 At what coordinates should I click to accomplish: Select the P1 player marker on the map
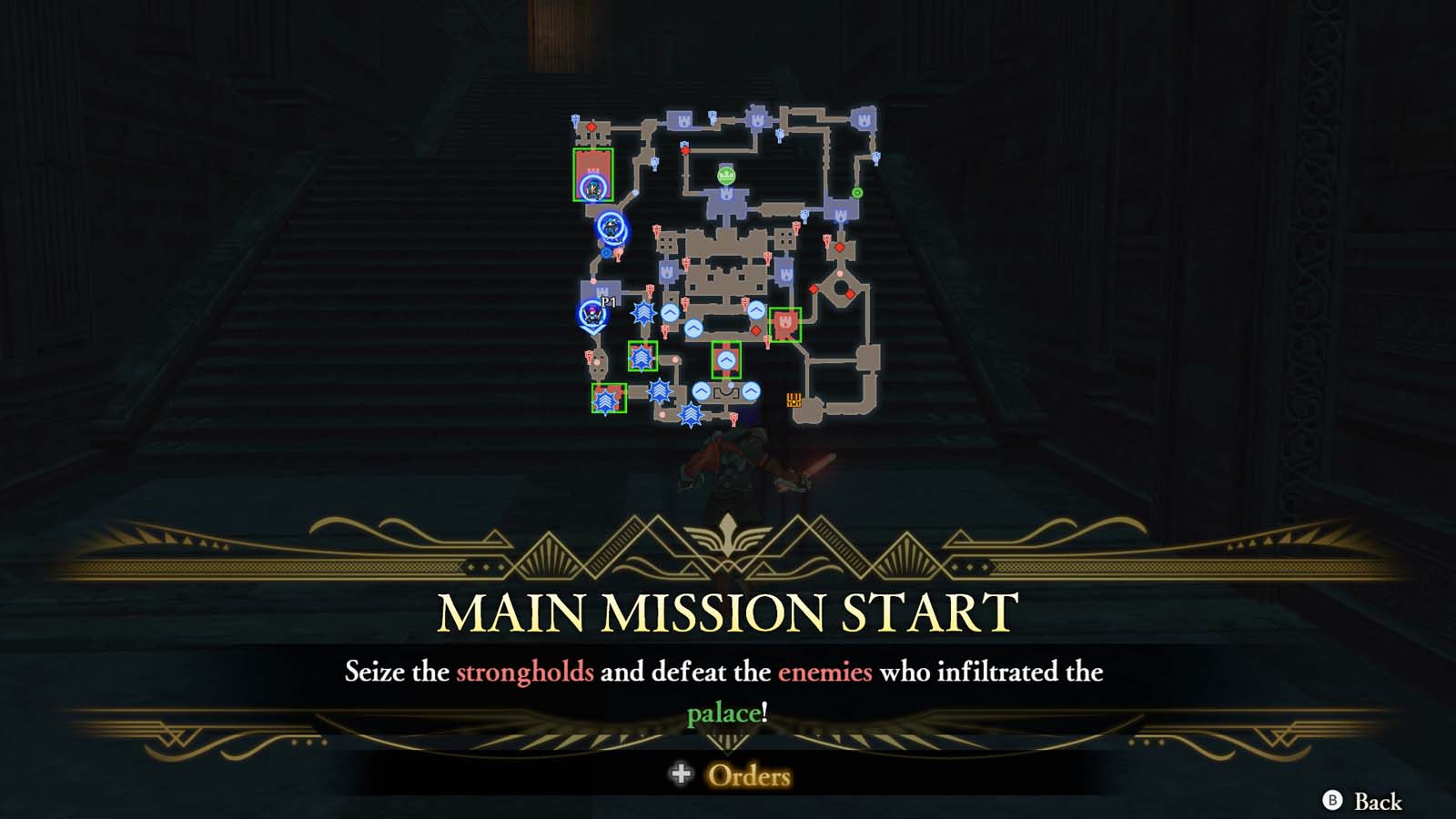coord(591,316)
